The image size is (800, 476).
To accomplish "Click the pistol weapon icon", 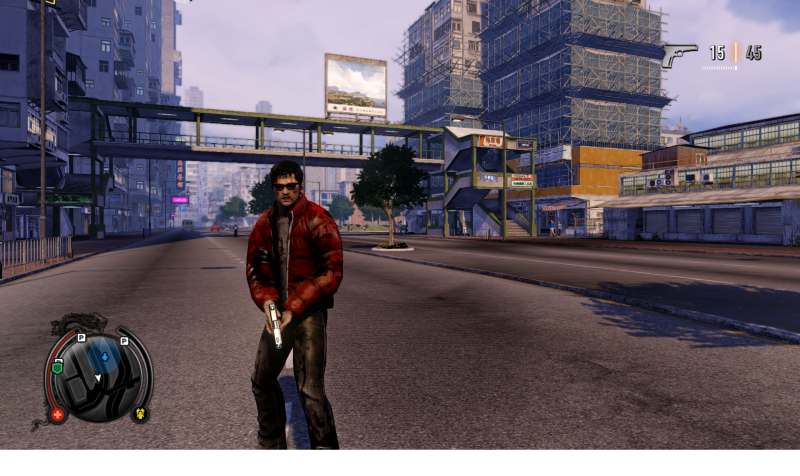I will [x=680, y=54].
